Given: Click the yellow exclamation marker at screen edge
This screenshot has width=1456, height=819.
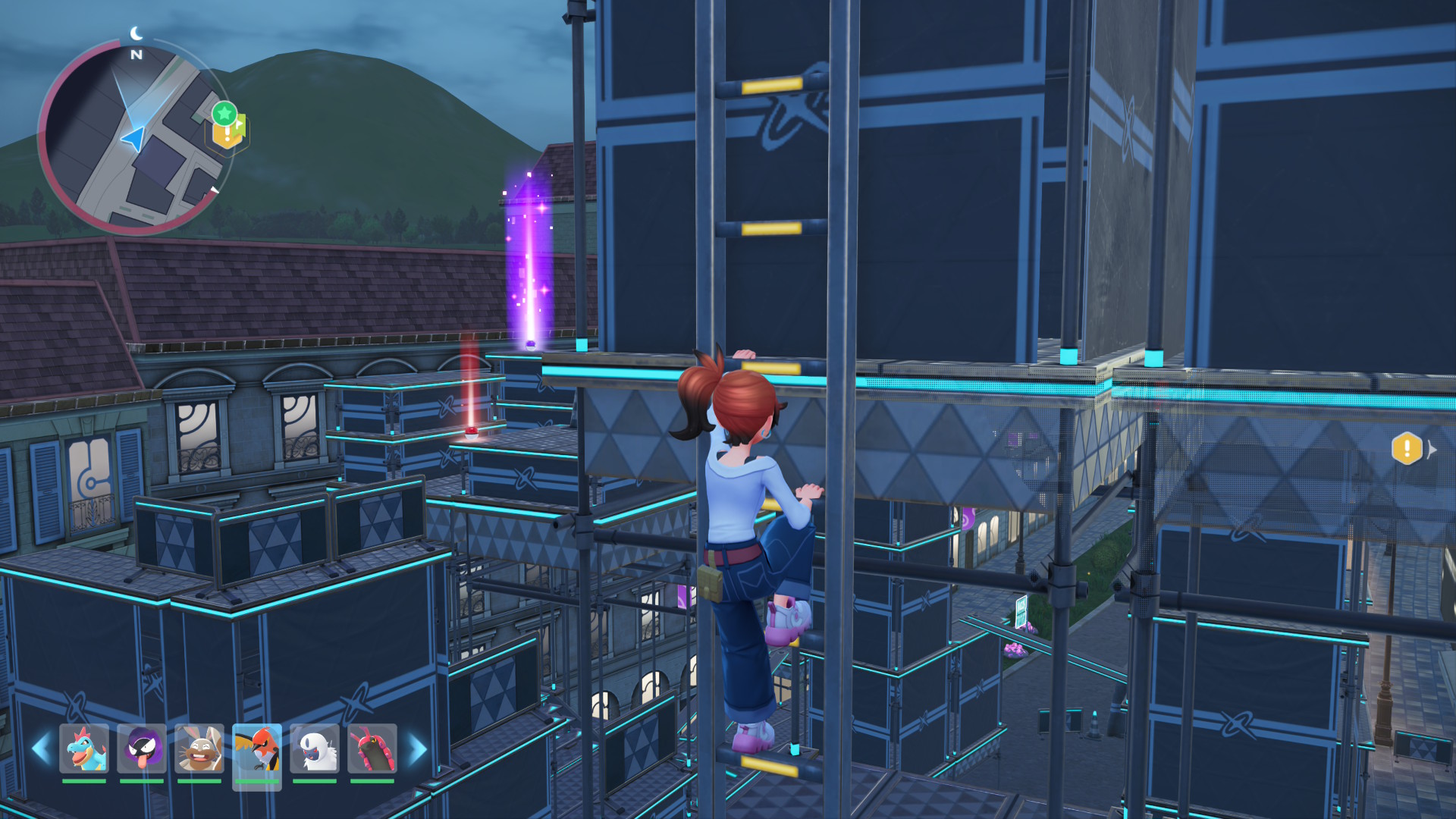Looking at the screenshot, I should (1407, 448).
